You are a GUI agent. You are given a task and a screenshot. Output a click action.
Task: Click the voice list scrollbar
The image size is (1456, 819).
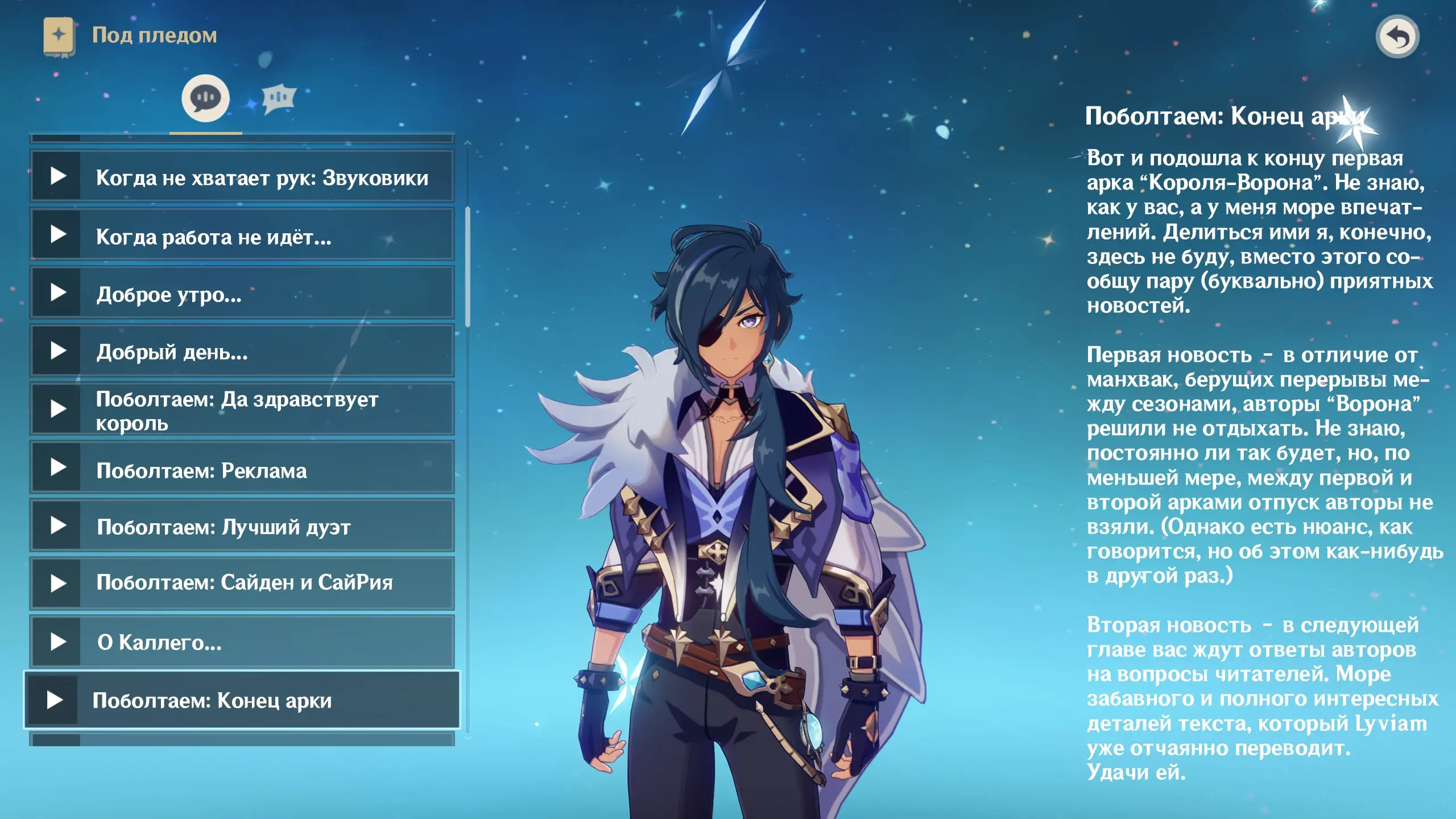coord(468,267)
